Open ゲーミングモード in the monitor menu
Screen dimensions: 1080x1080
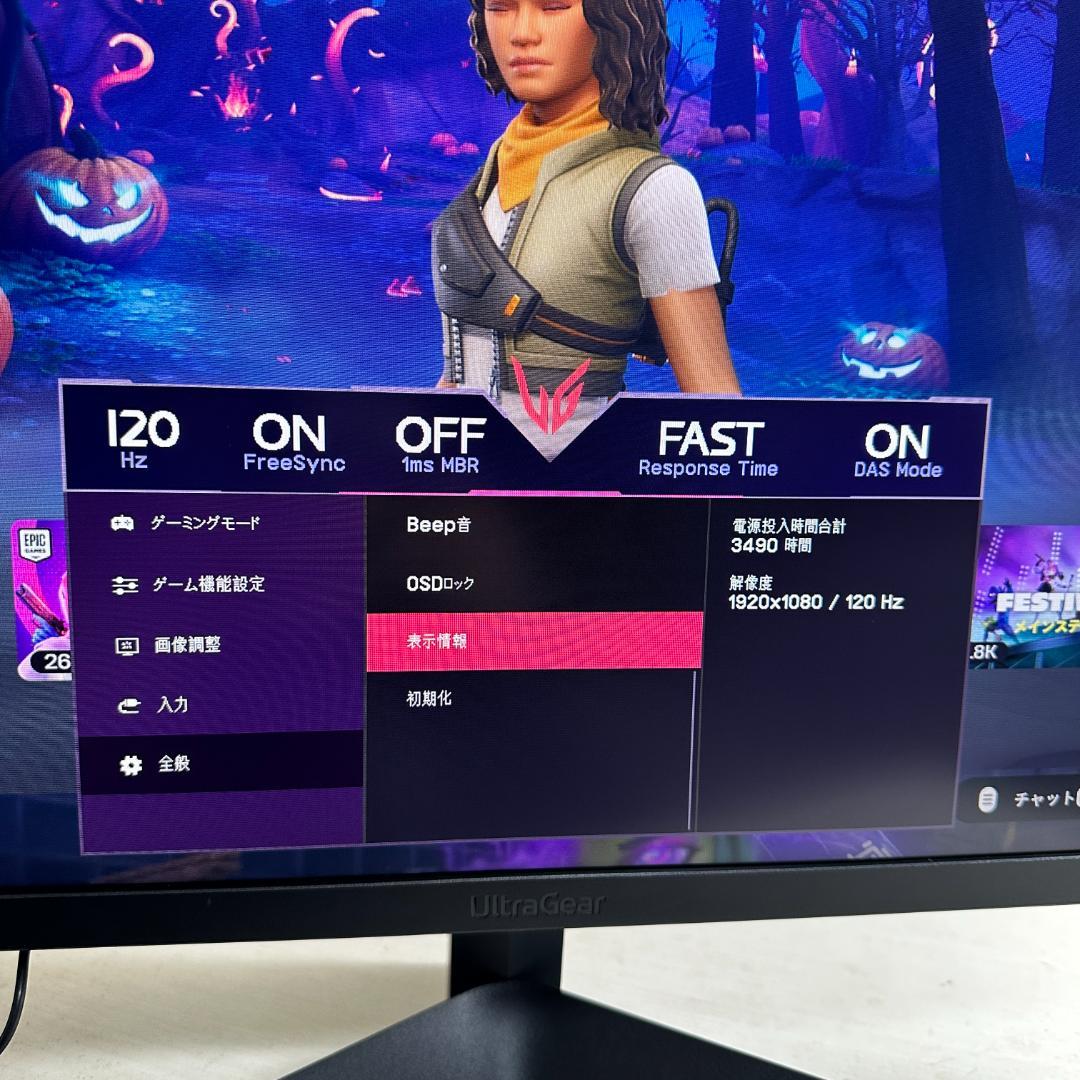pos(204,523)
